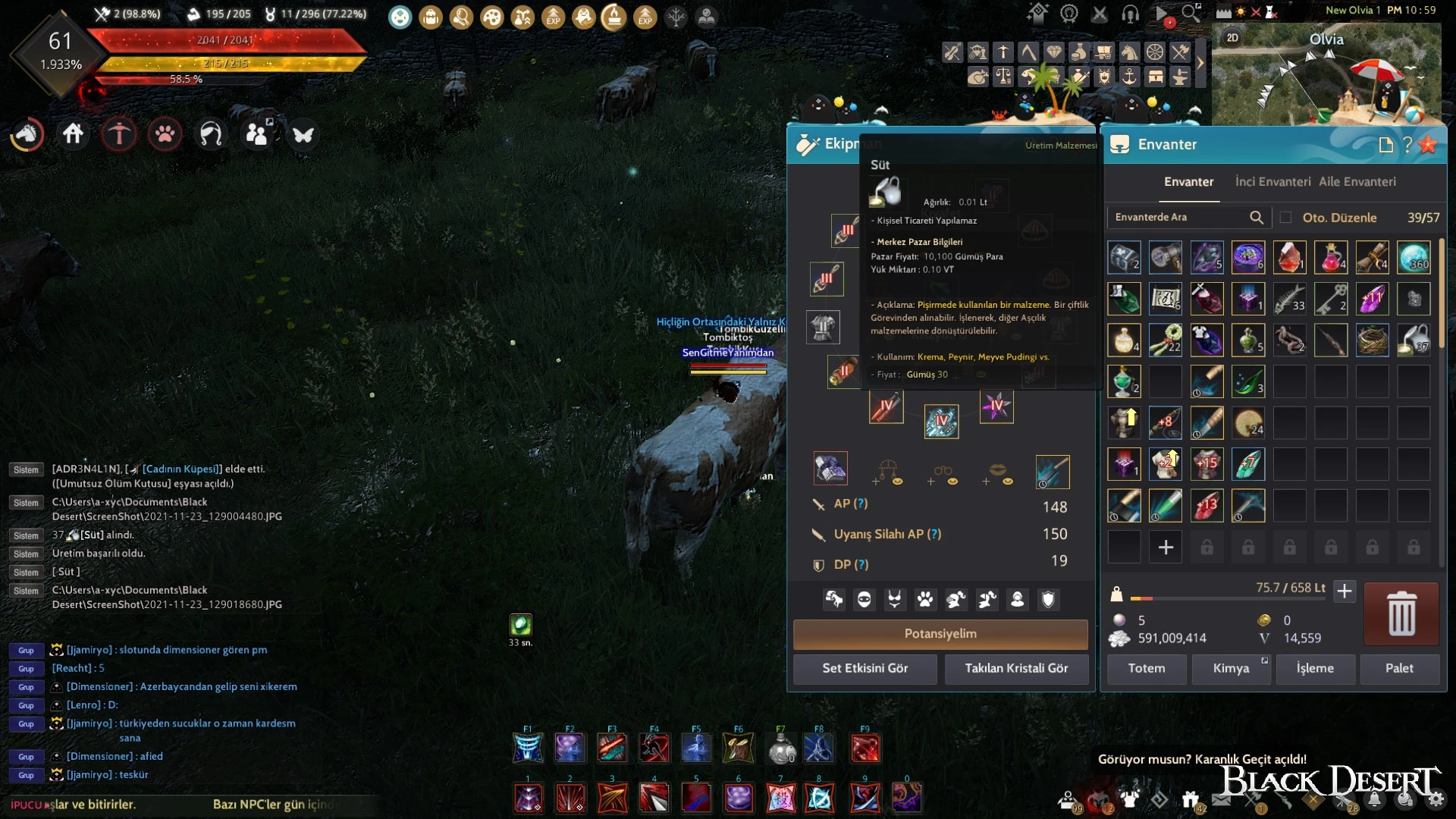Click the Set Etkisini Gör button

click(864, 668)
